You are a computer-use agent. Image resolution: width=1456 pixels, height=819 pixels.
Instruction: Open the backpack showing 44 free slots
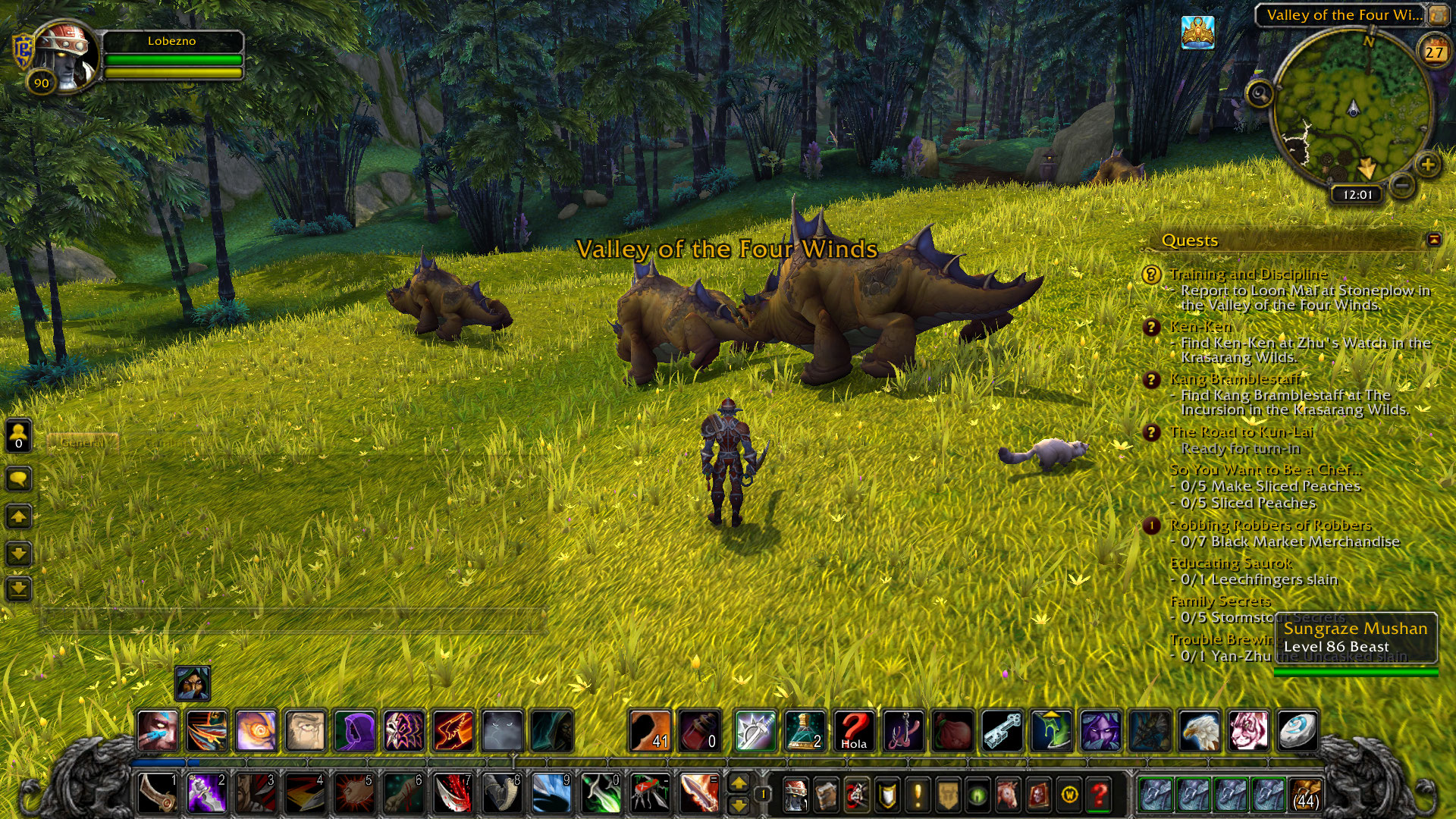(x=1305, y=795)
